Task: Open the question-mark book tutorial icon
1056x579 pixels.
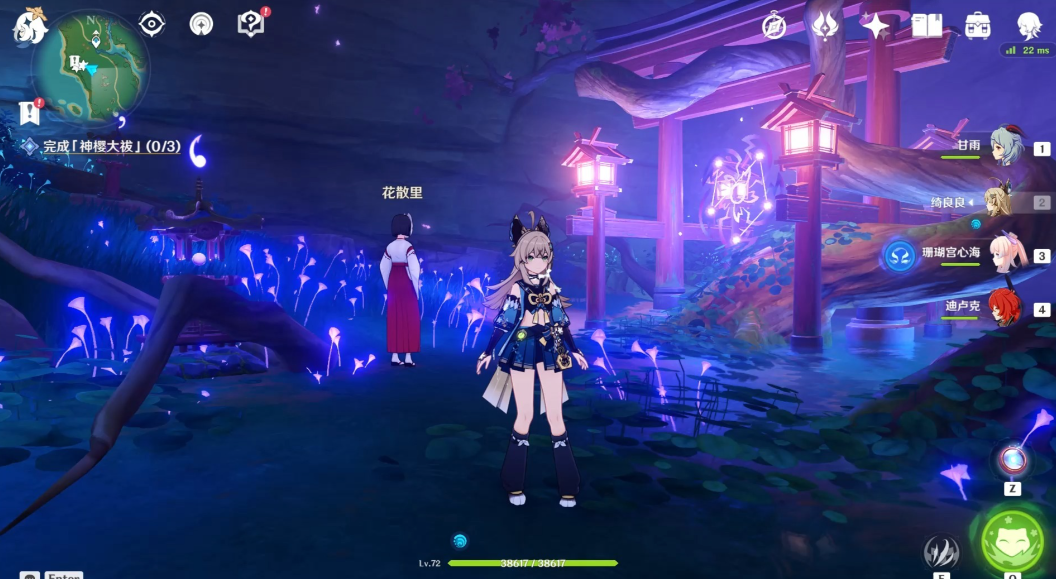Action: pos(251,24)
